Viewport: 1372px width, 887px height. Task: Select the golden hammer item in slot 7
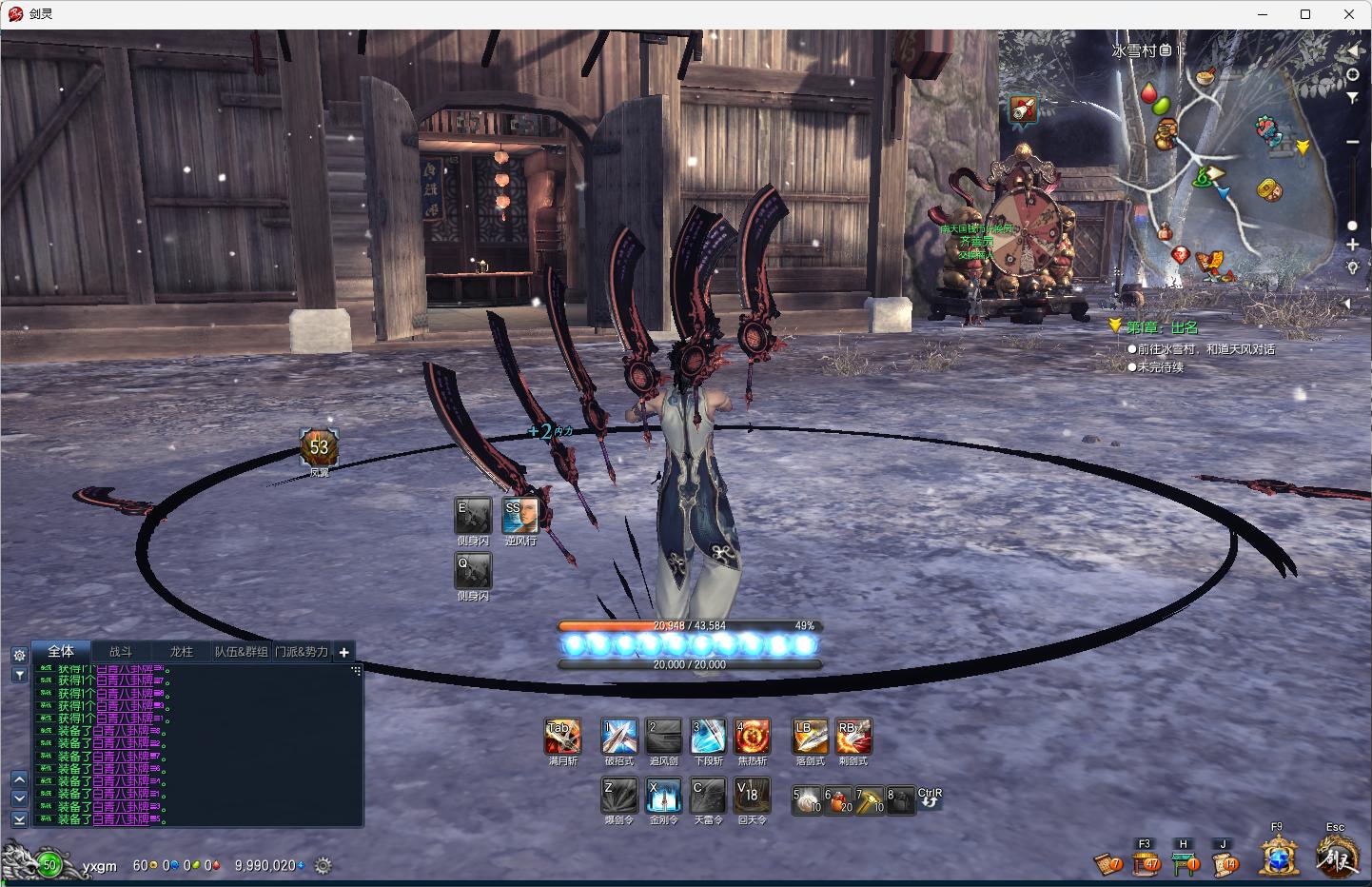tap(870, 799)
